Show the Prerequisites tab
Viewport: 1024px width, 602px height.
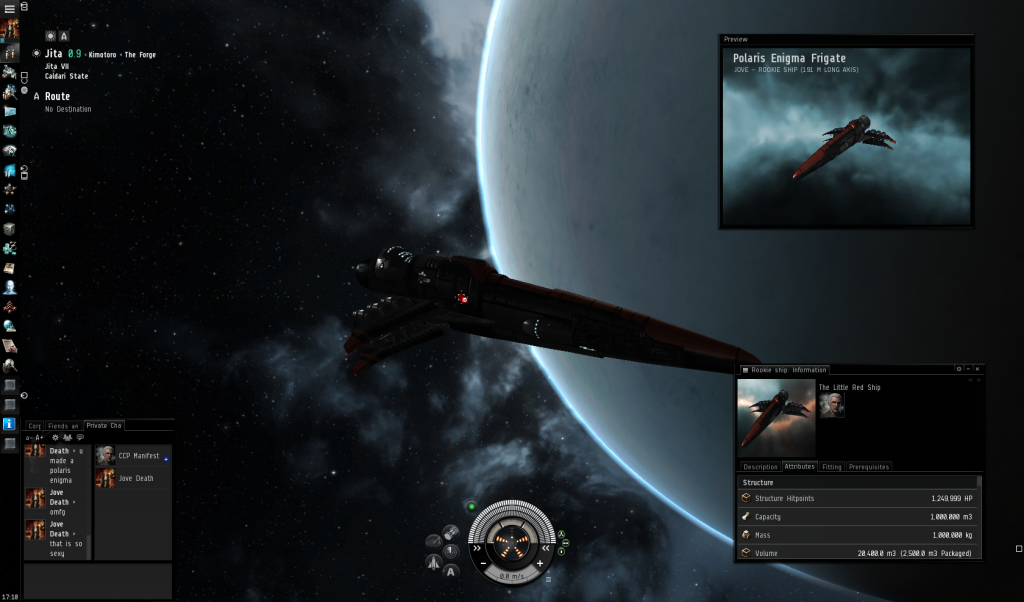pos(868,467)
